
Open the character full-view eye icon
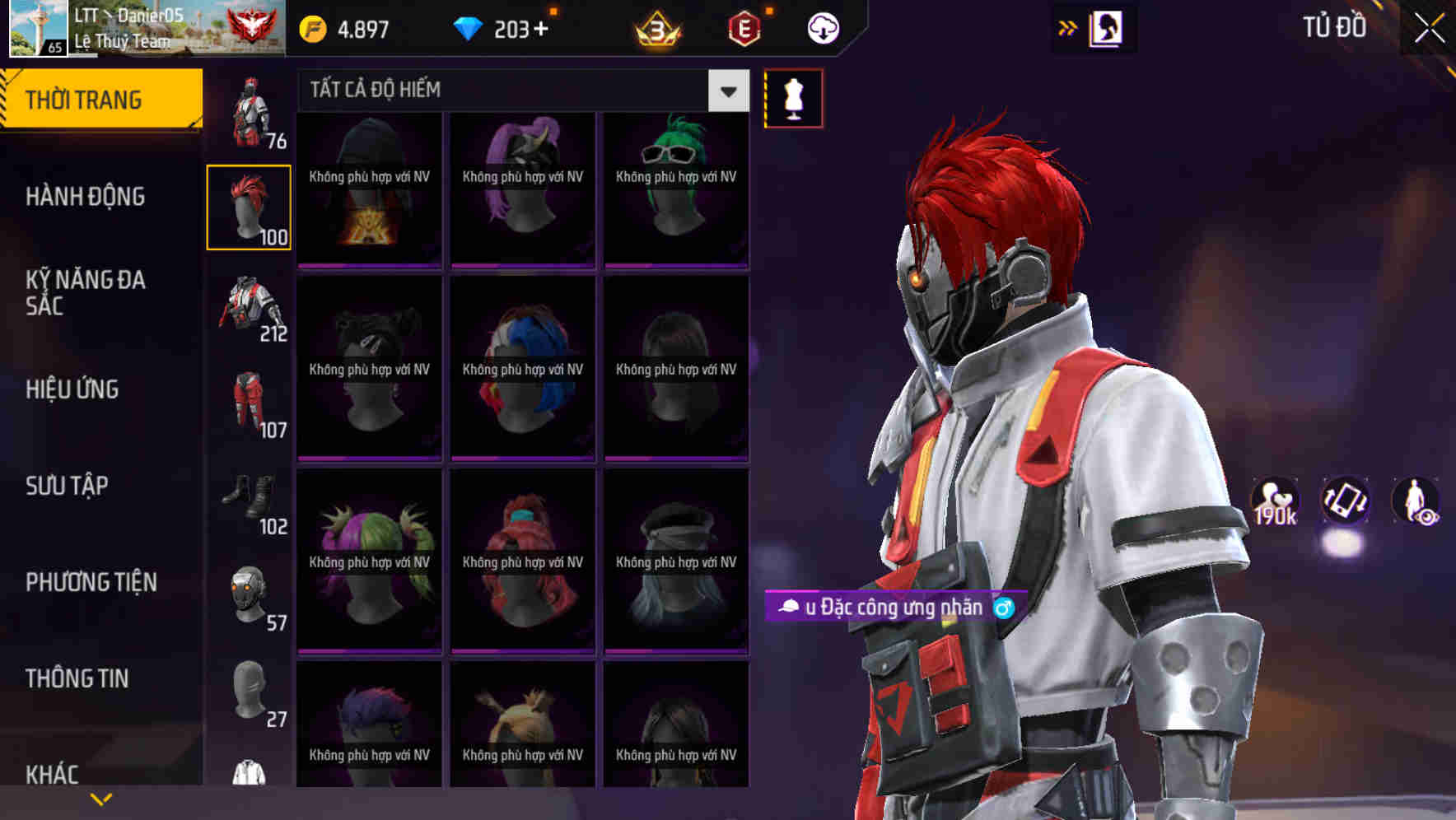pos(1417,501)
